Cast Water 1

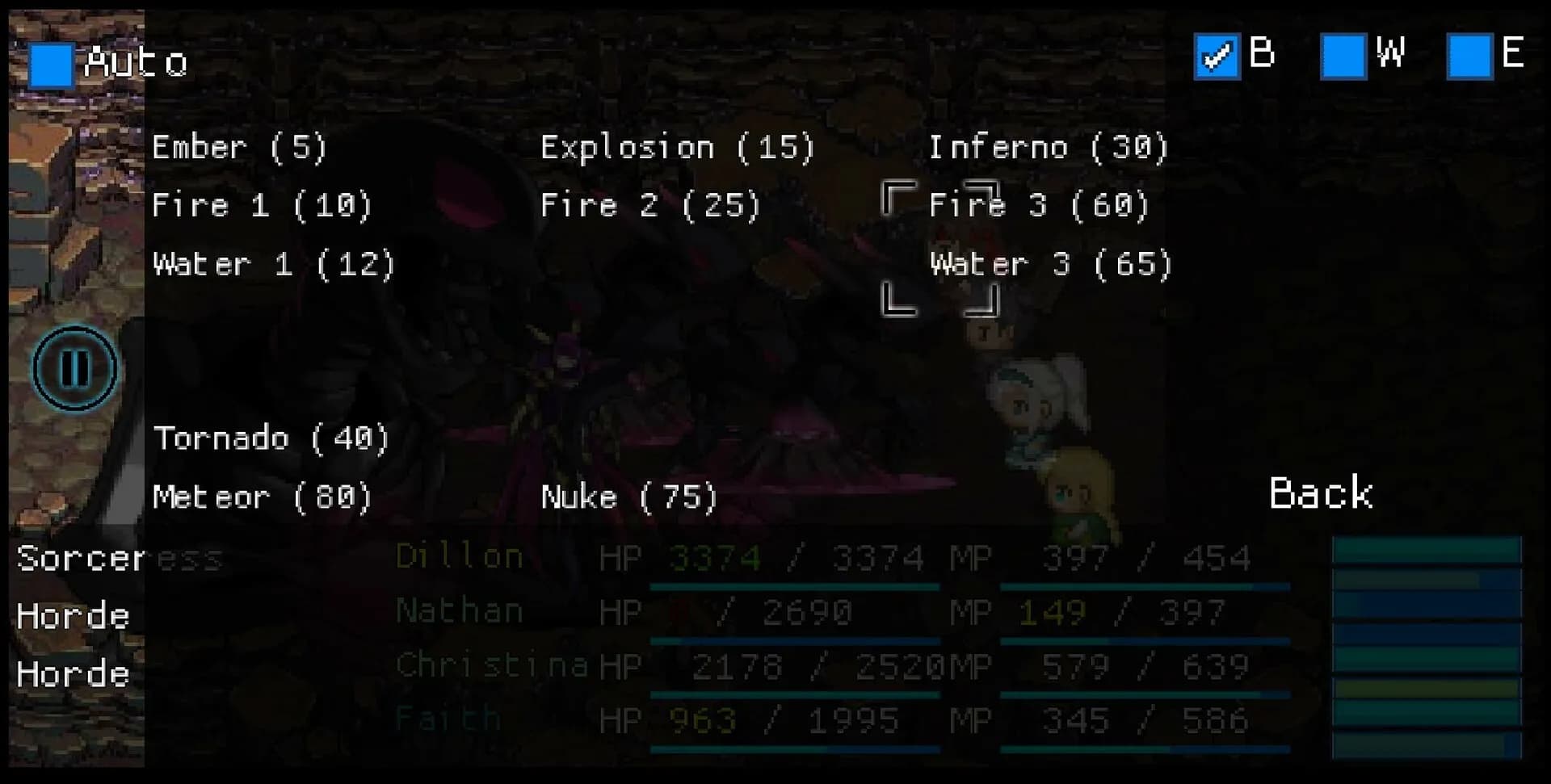(x=273, y=265)
